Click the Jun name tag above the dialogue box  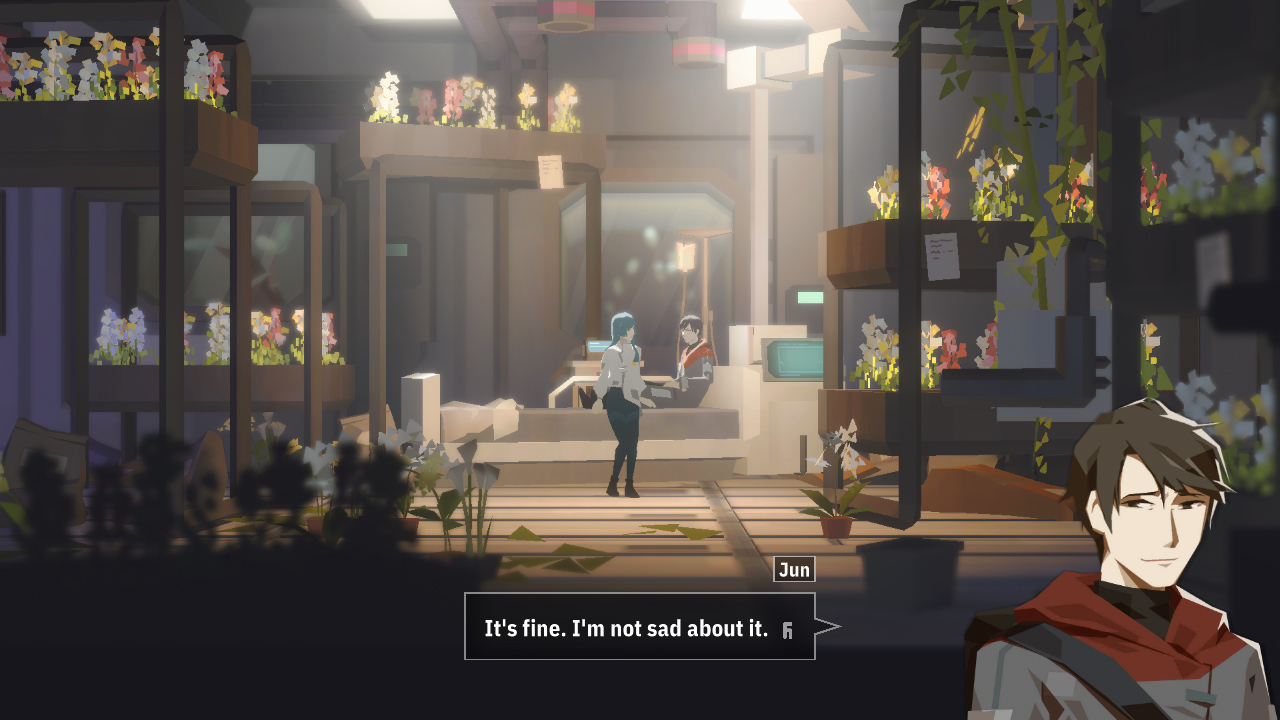point(796,570)
